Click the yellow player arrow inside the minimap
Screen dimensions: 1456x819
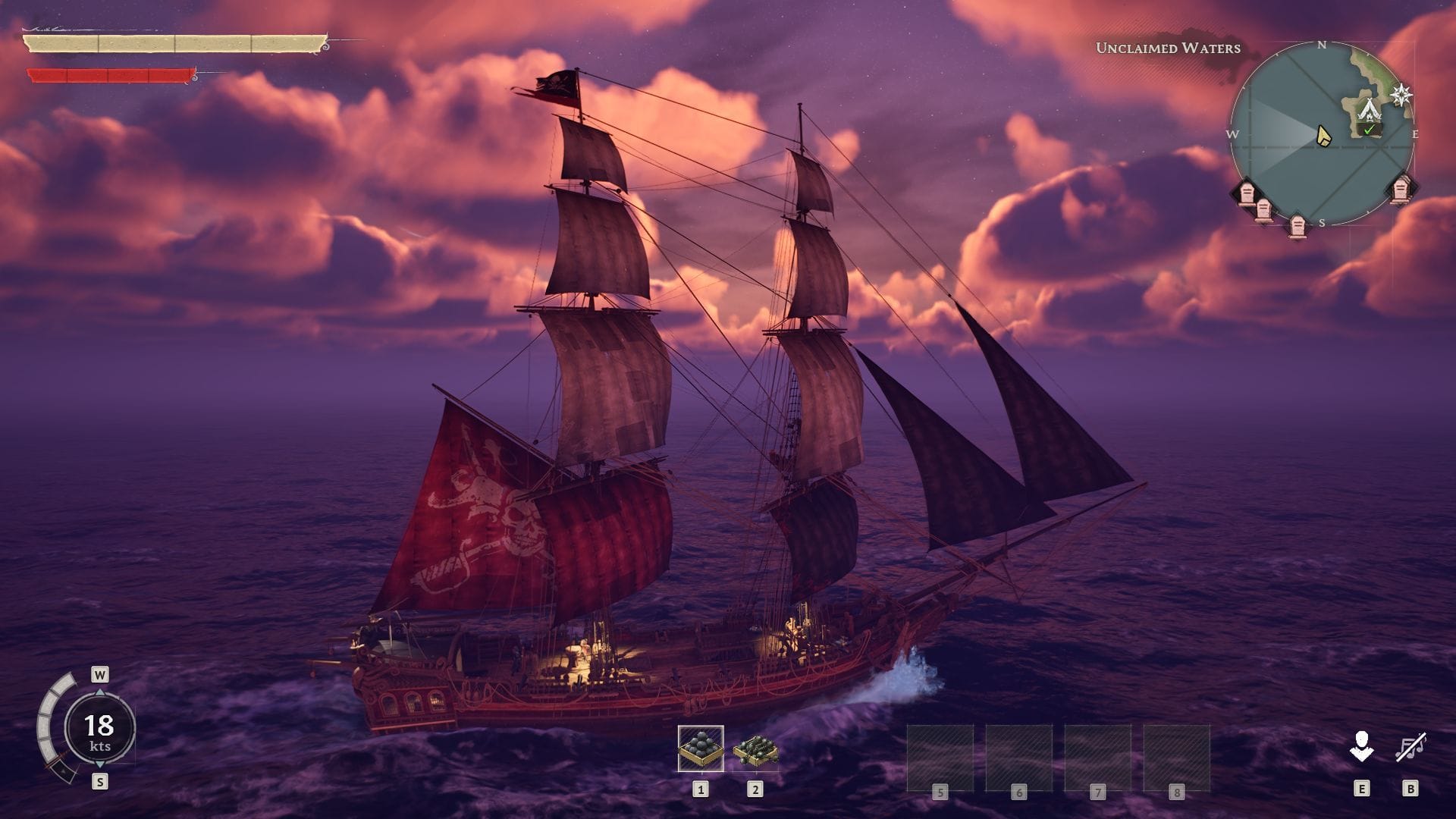coord(1324,136)
